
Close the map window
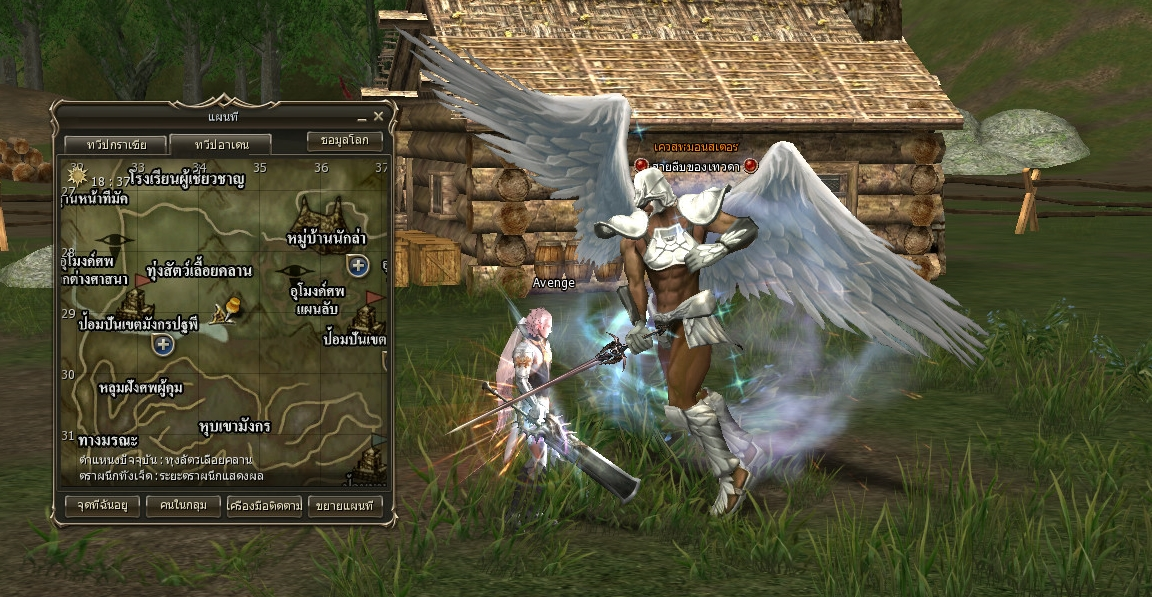tap(378, 117)
